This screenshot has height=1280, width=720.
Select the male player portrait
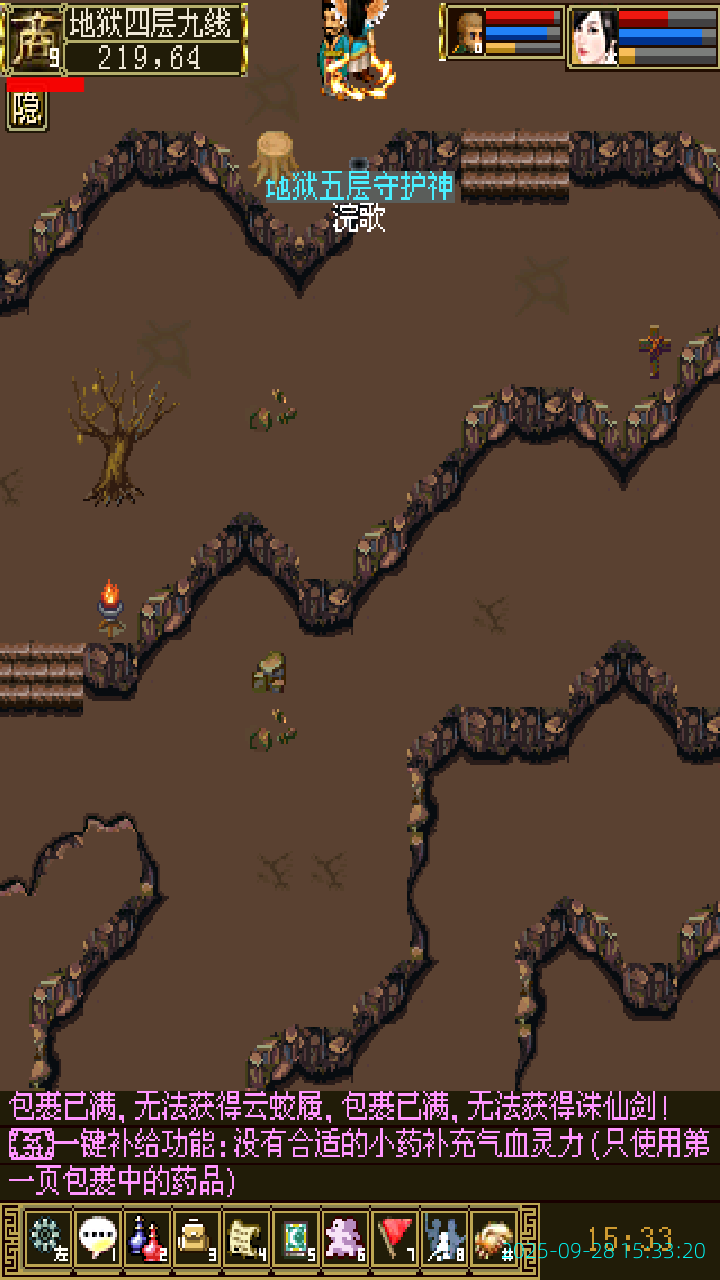(x=465, y=32)
